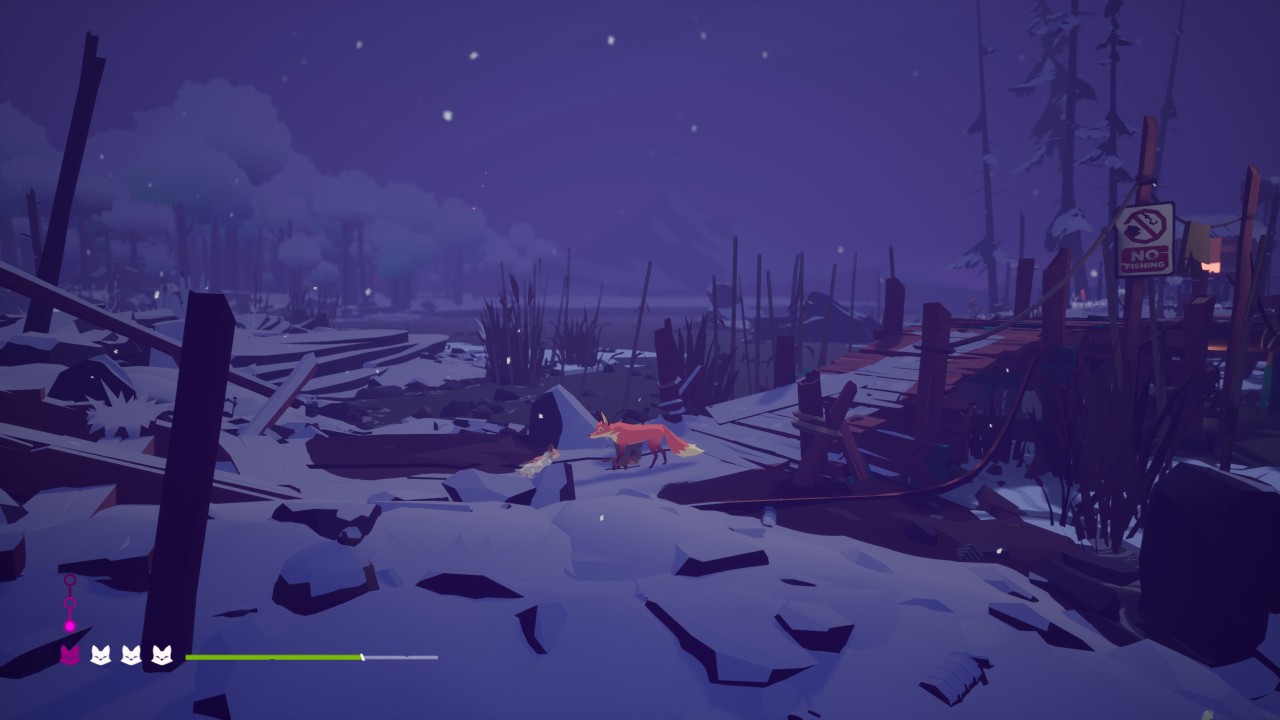
Task: Click the pink mother fox head icon
Action: click(x=70, y=655)
